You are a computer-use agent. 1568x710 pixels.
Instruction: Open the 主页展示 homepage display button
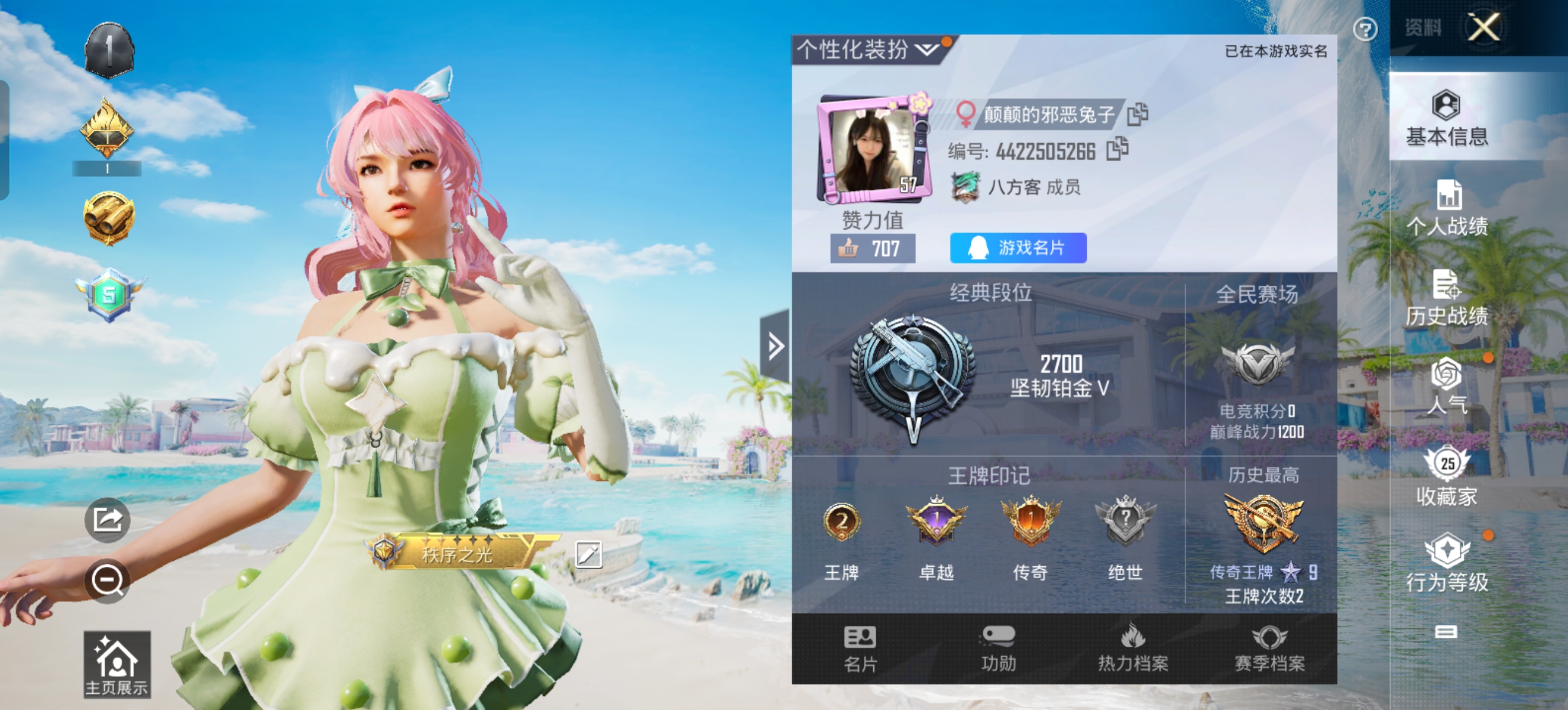click(117, 664)
